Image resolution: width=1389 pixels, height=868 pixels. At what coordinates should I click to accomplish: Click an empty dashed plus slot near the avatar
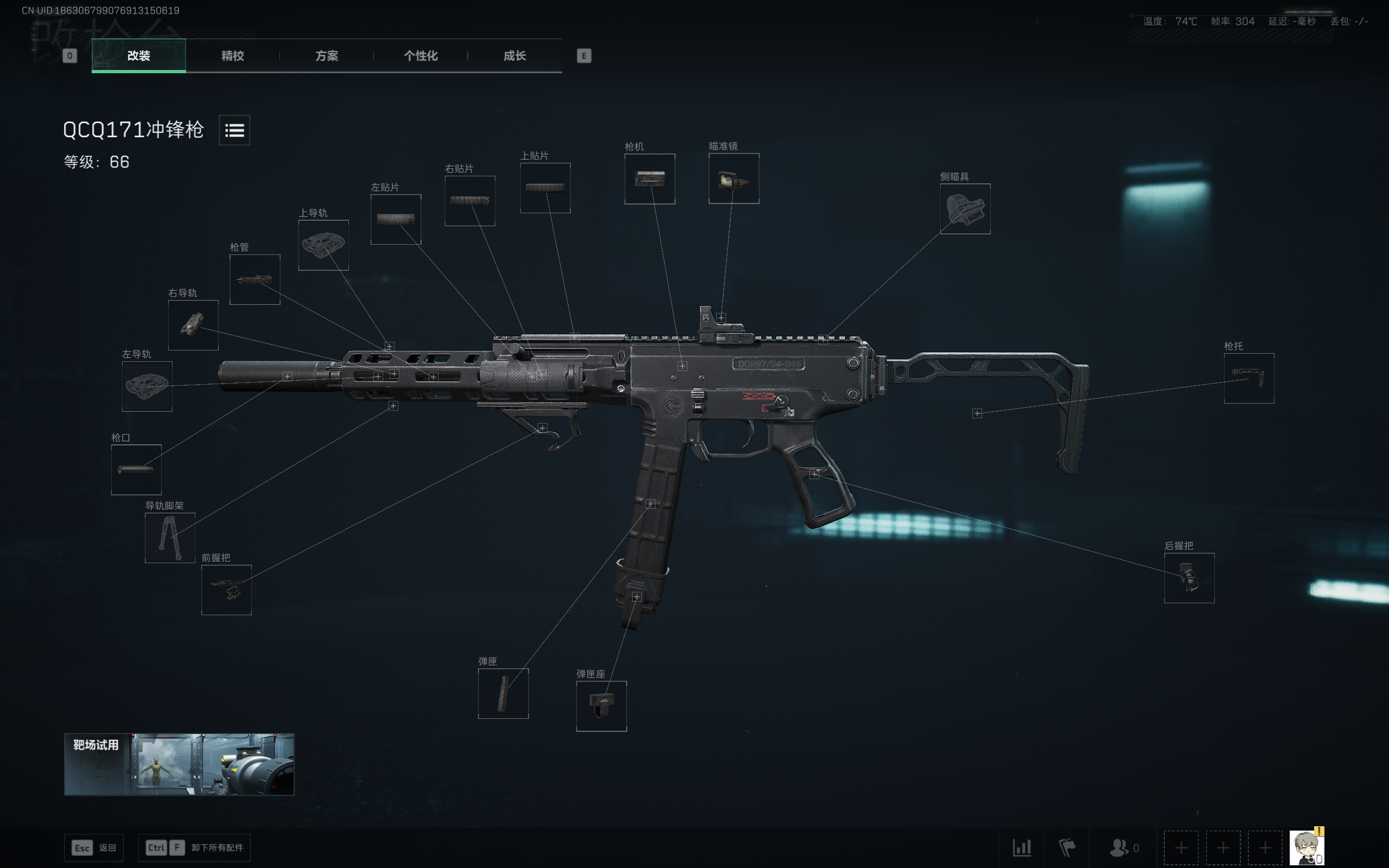(1181, 847)
